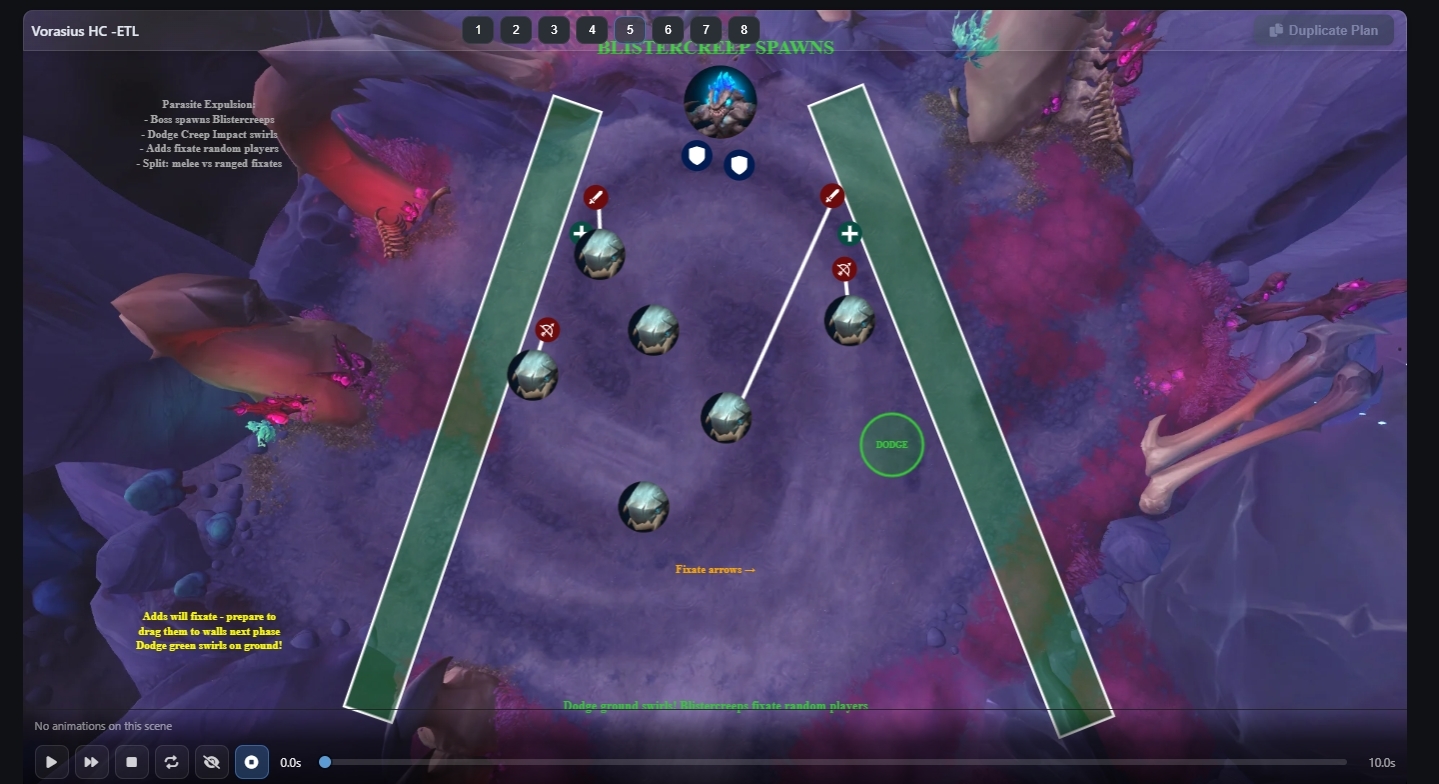The height and width of the screenshot is (784, 1439).
Task: Jump to scene 8
Action: click(x=744, y=30)
